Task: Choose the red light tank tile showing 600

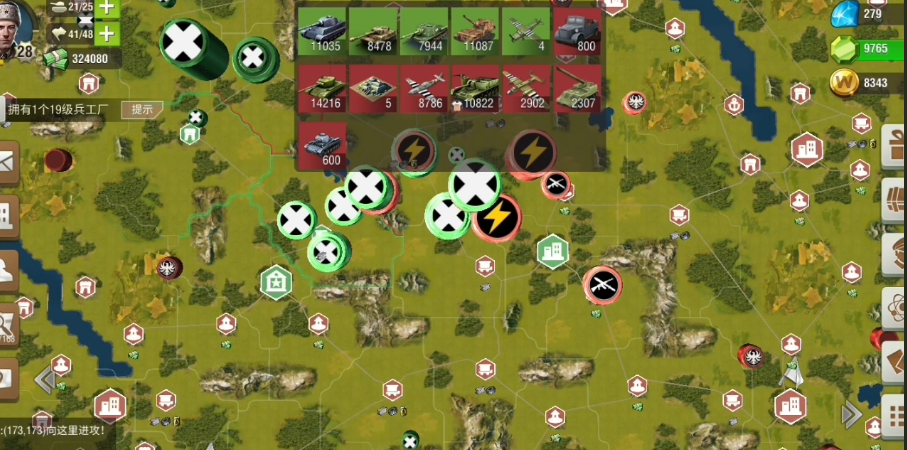Action: 322,145
